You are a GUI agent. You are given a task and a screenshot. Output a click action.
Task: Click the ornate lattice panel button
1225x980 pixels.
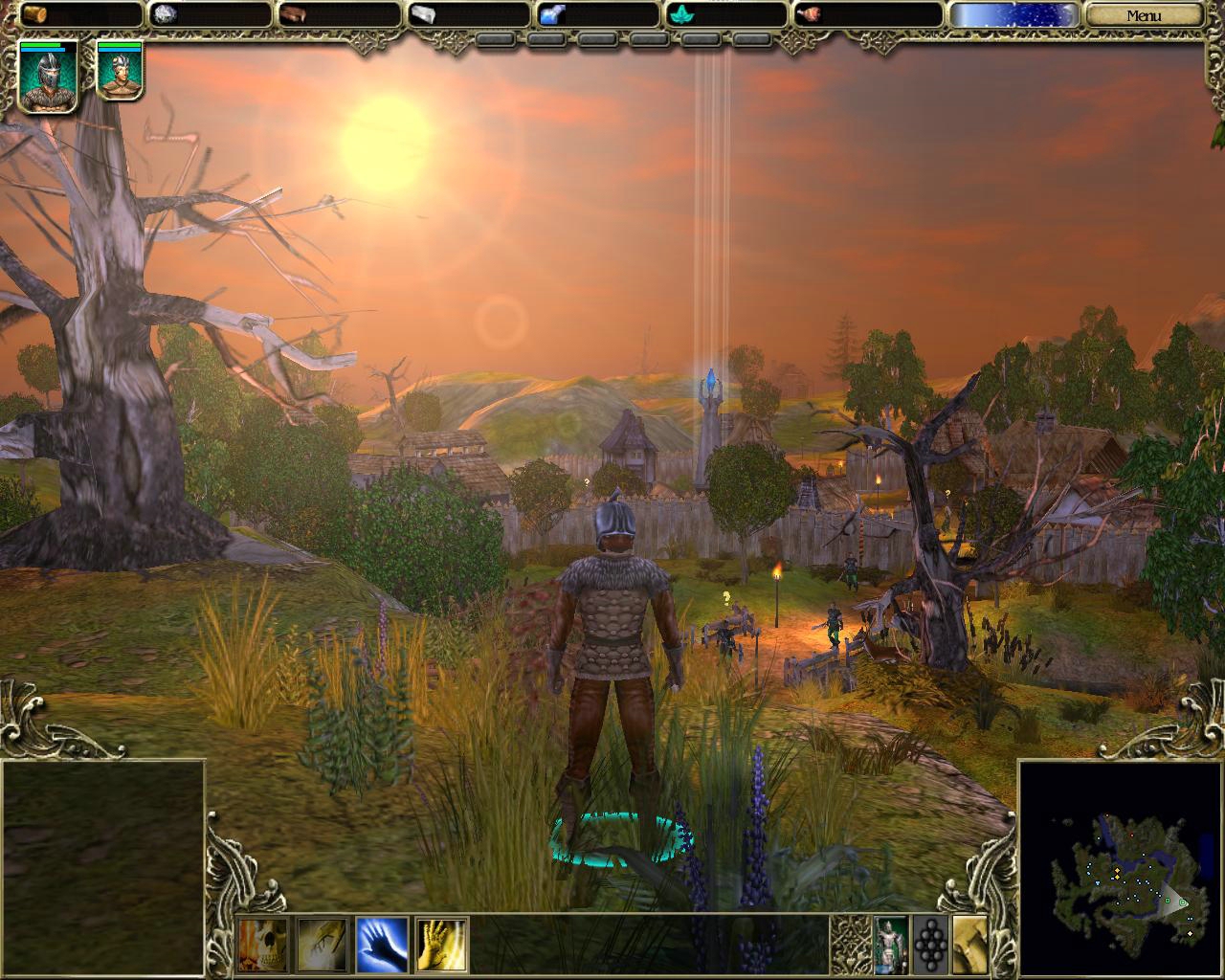pyautogui.click(x=850, y=945)
